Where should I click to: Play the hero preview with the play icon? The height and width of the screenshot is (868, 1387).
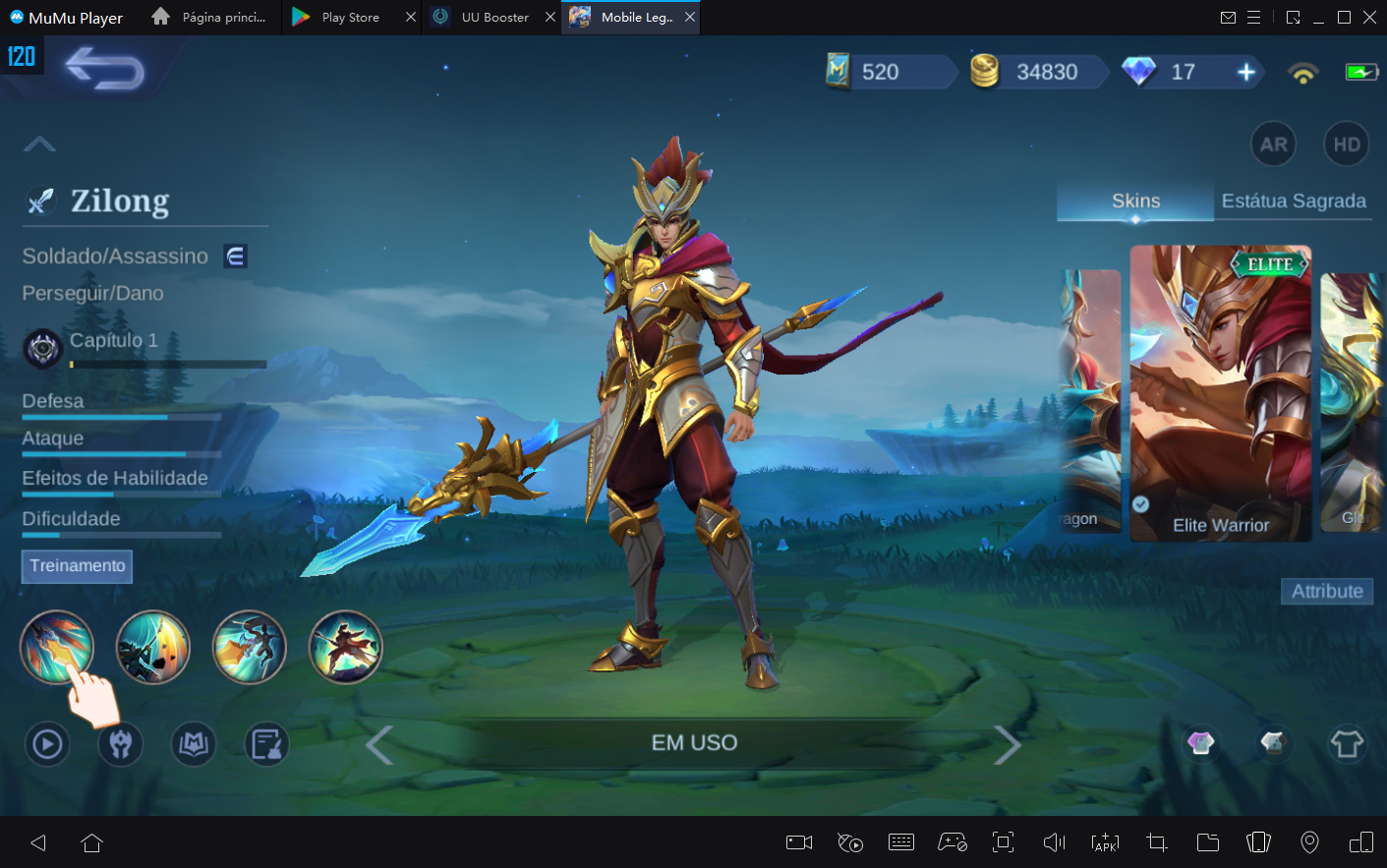46,744
